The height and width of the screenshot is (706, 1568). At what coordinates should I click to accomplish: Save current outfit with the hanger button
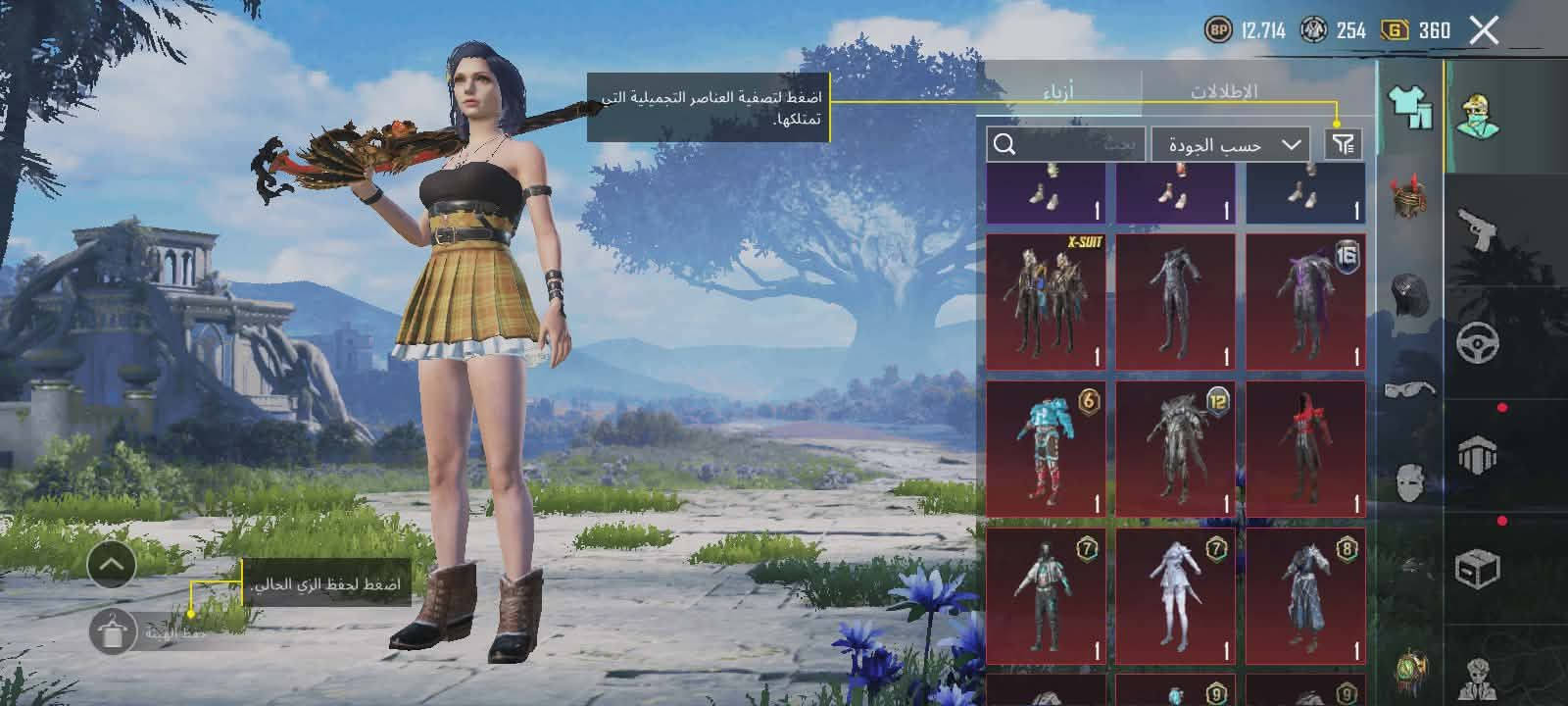pos(112,631)
